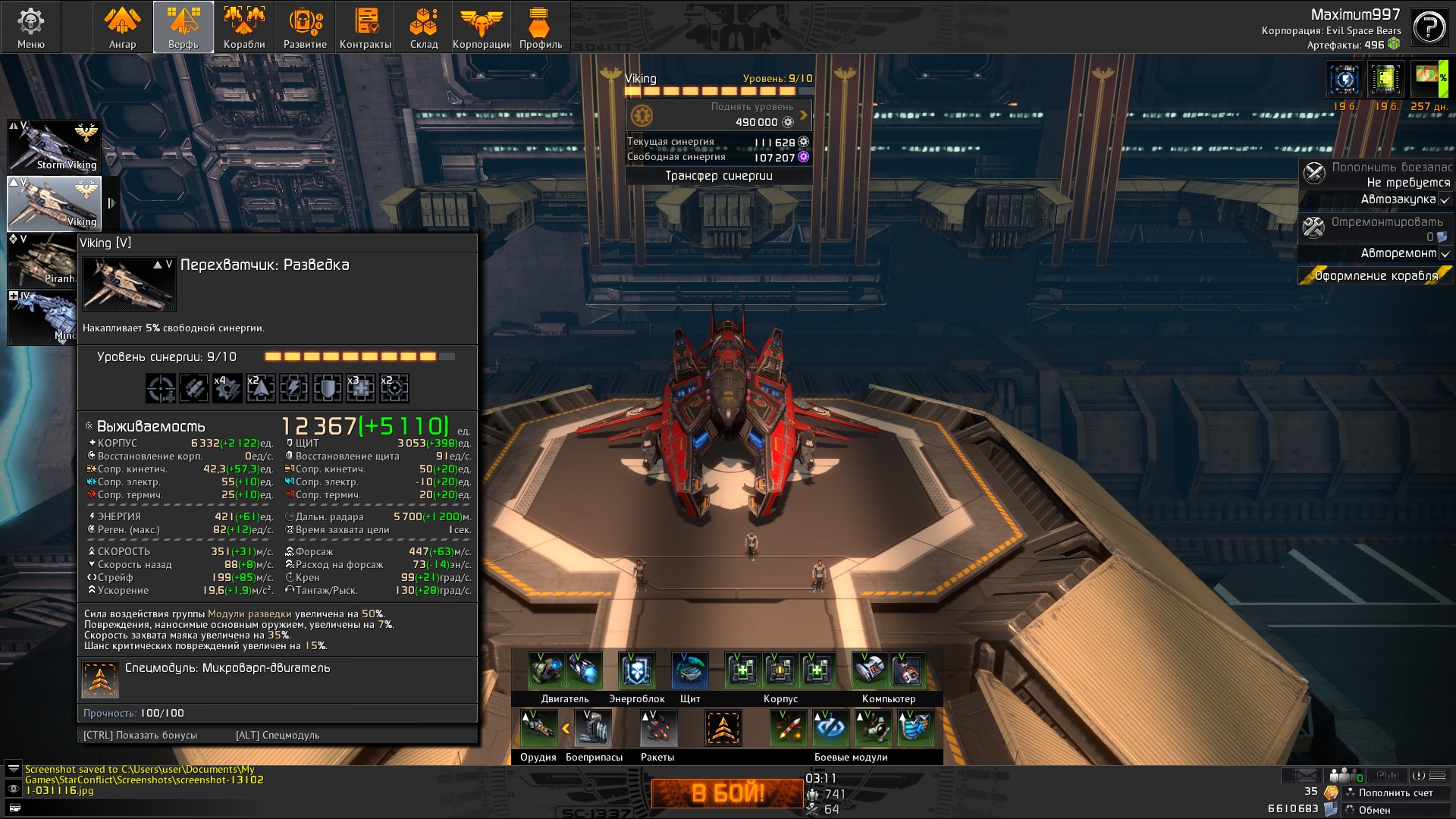View the Корпорации tab
The width and height of the screenshot is (1456, 819).
pos(482,27)
